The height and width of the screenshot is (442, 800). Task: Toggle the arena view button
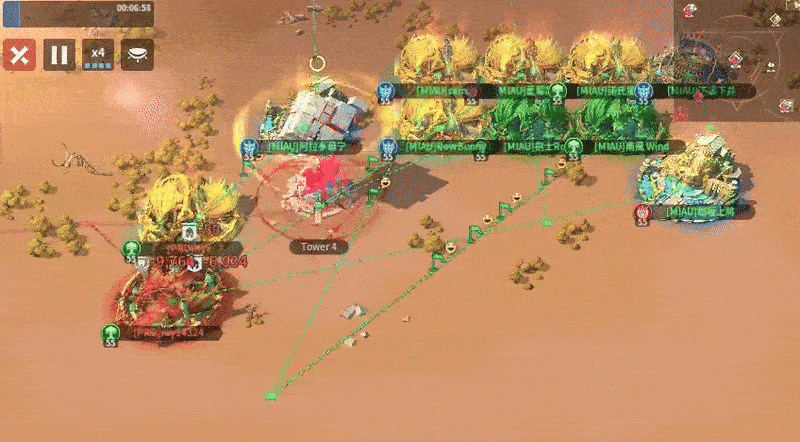click(137, 54)
